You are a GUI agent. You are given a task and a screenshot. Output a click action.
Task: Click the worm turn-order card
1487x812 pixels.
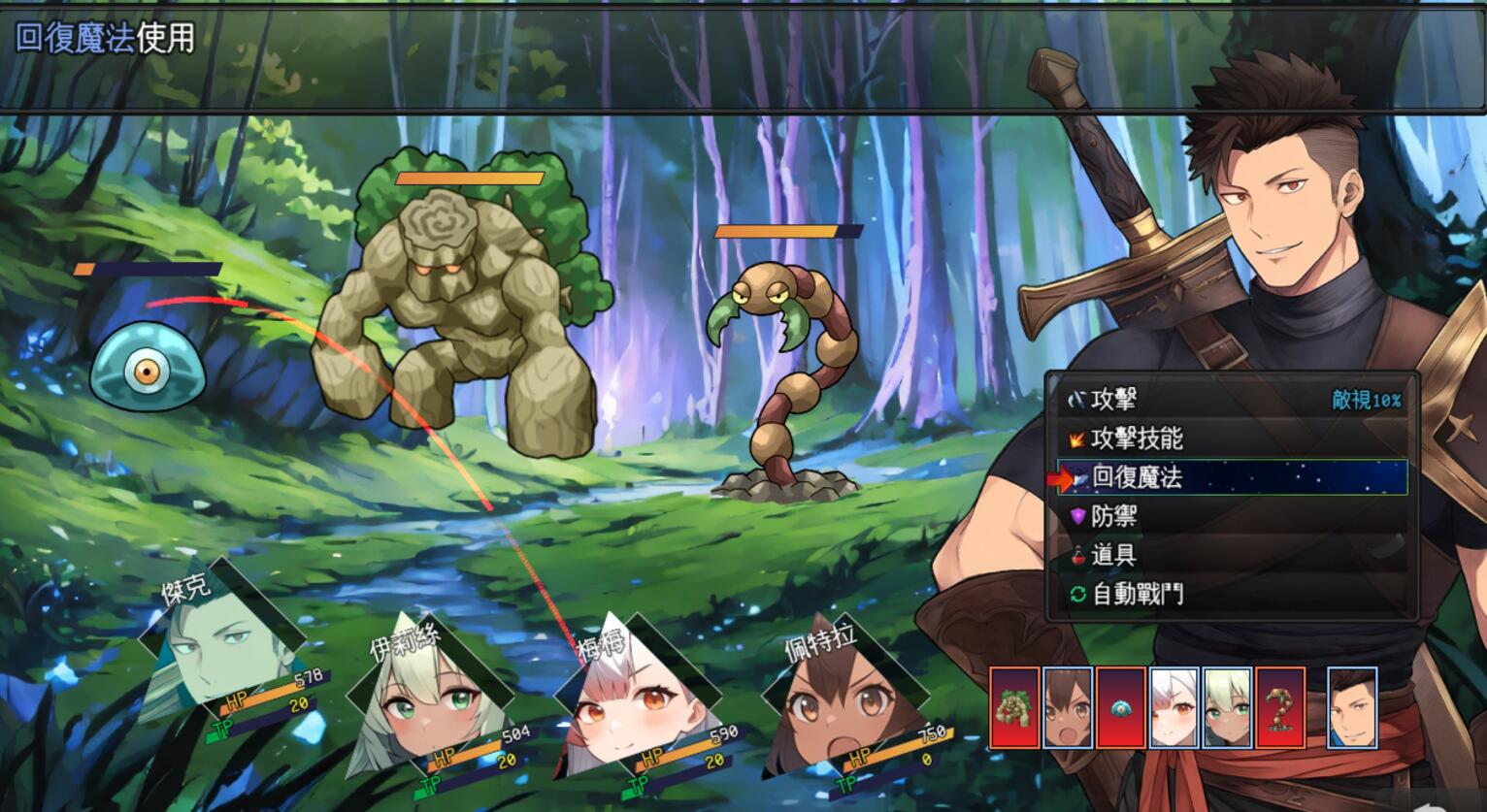(1279, 707)
